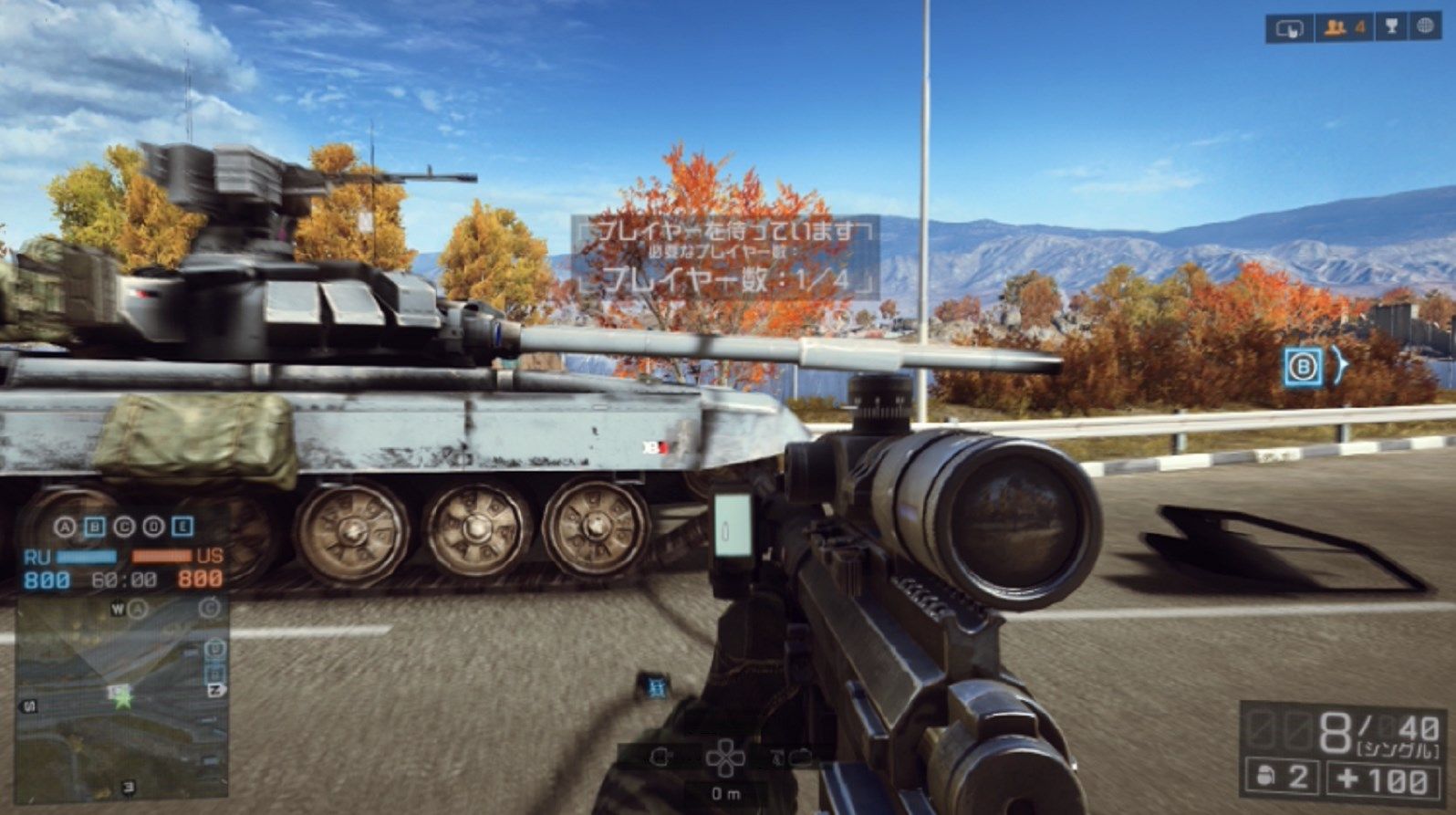Image resolution: width=1456 pixels, height=815 pixels.
Task: Click the green squad star on the minimap
Action: [124, 701]
